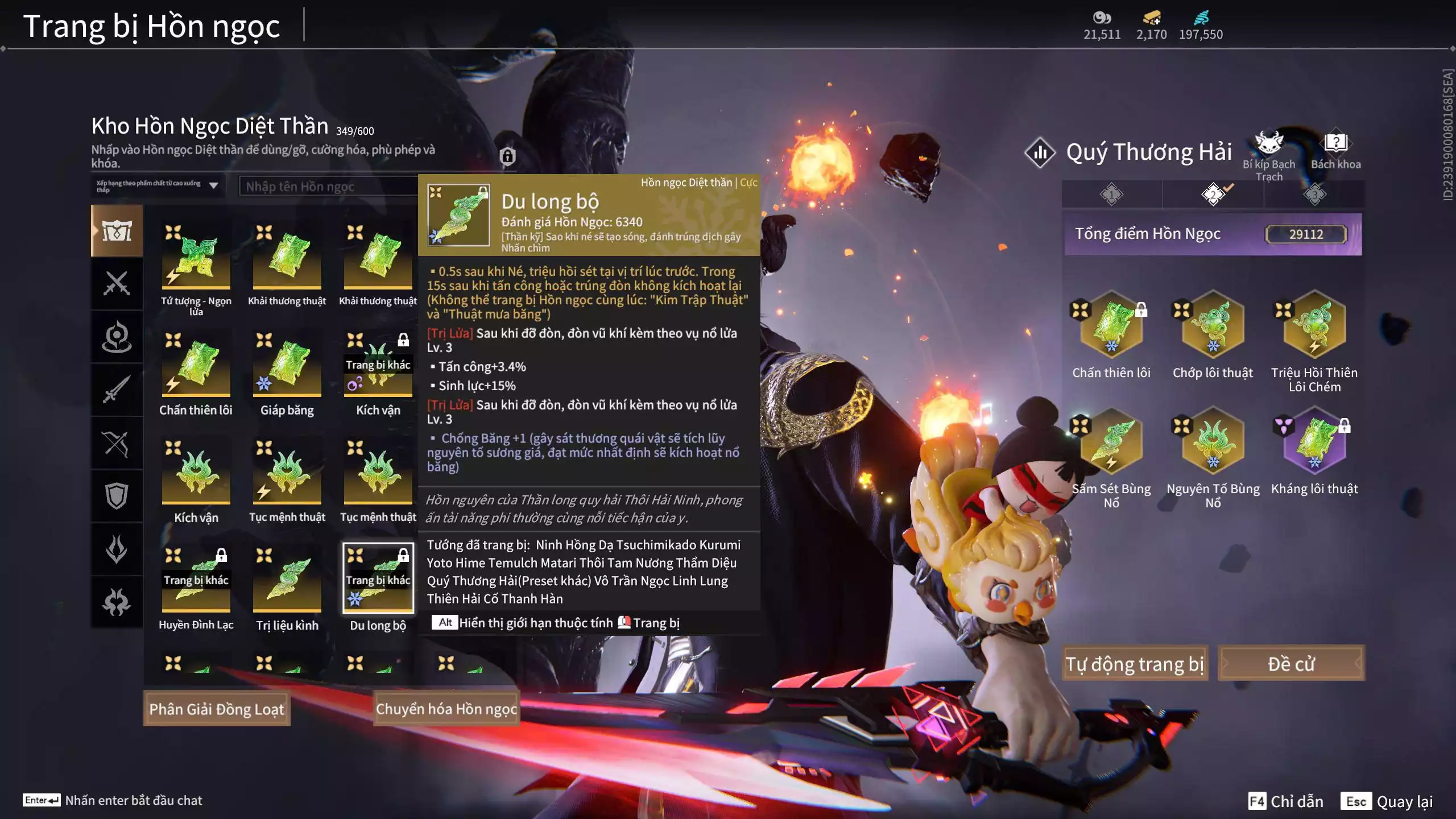Pick the Trị liệu kinh jade
Screen dimensions: 1456x819
[287, 579]
